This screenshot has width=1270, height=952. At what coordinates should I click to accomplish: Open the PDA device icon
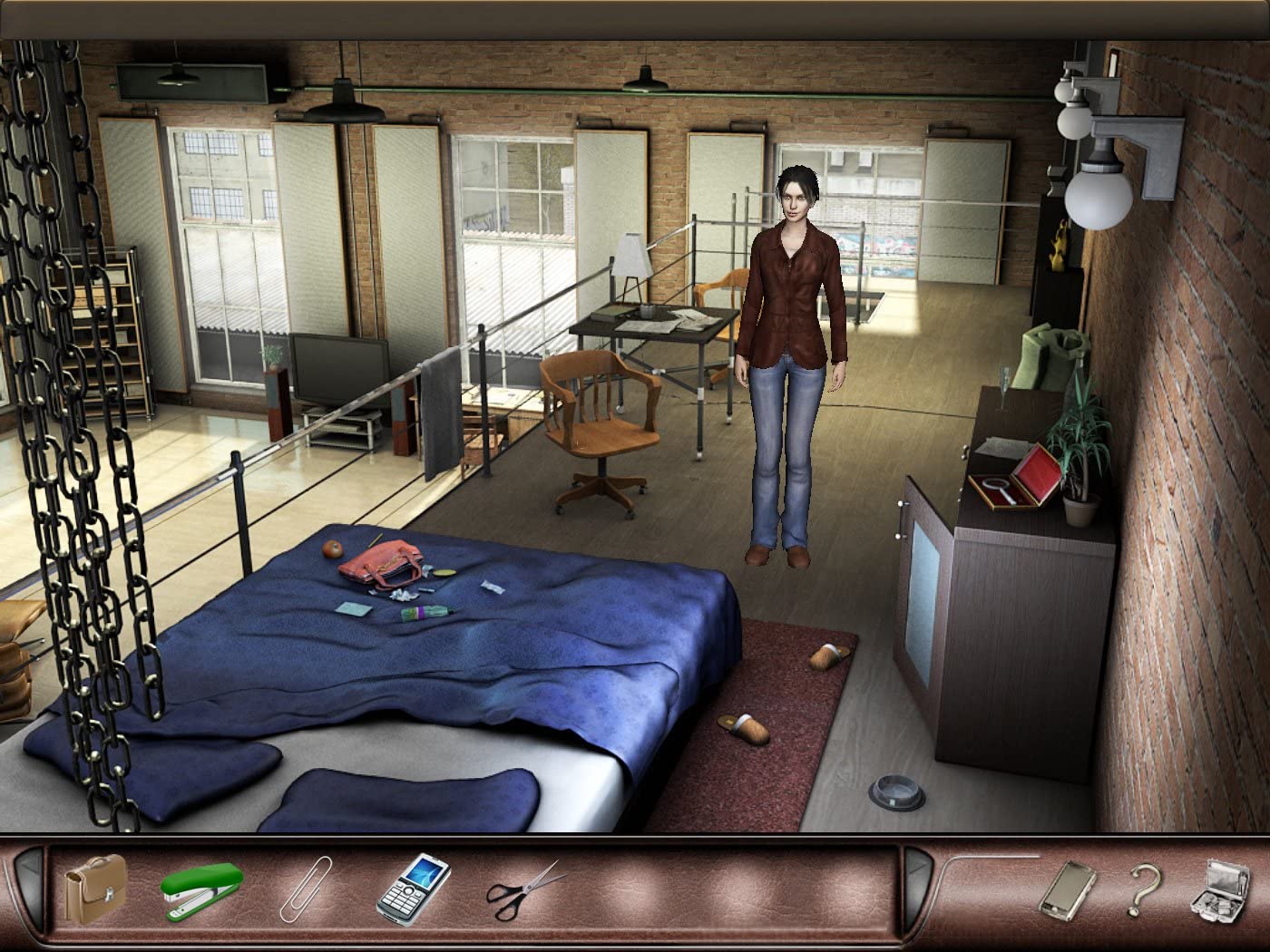coord(1066,889)
